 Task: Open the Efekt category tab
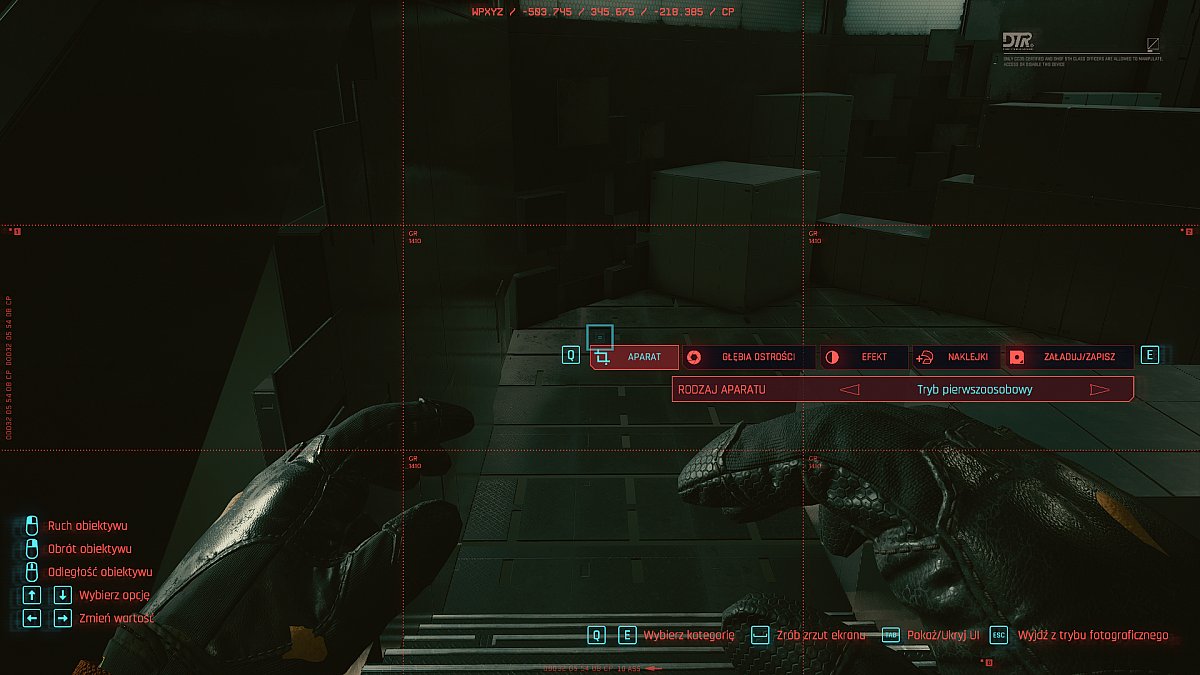coord(864,357)
